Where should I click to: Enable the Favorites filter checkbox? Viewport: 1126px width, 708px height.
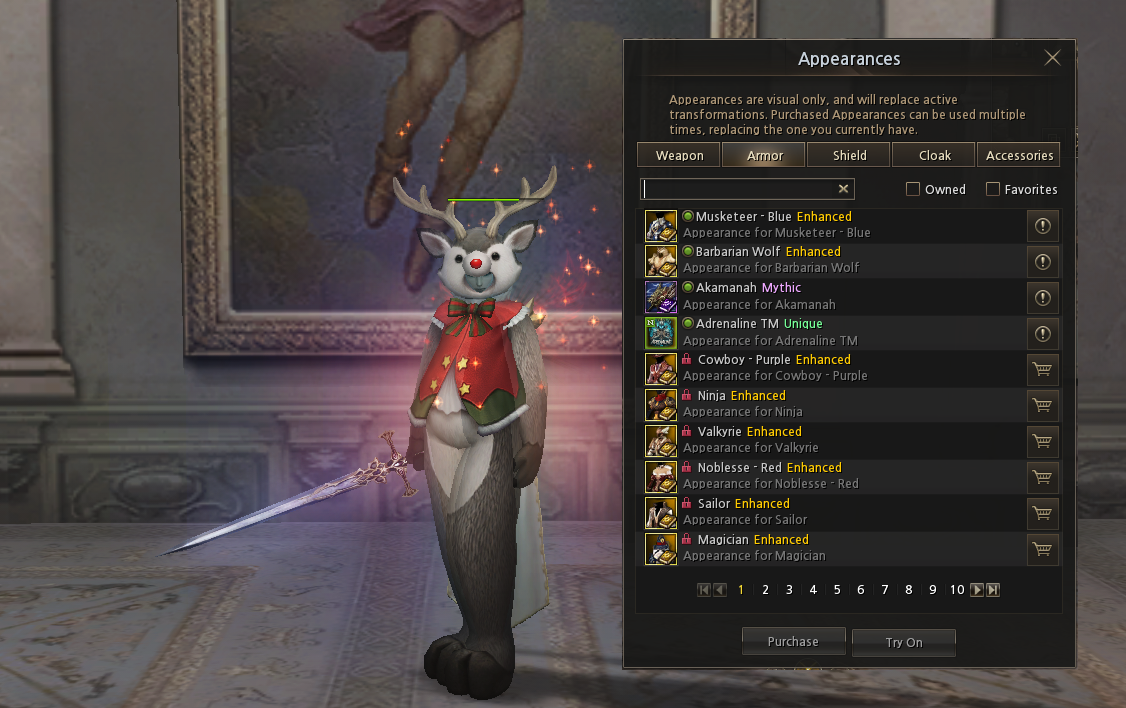[x=993, y=189]
